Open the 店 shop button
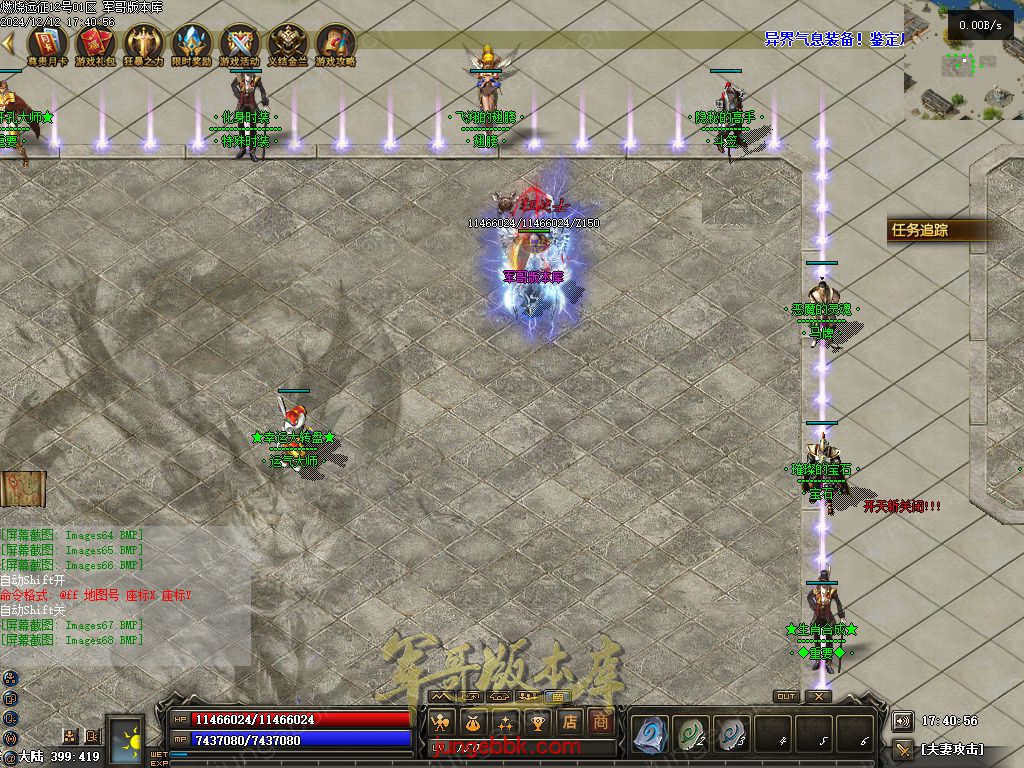 (x=570, y=722)
